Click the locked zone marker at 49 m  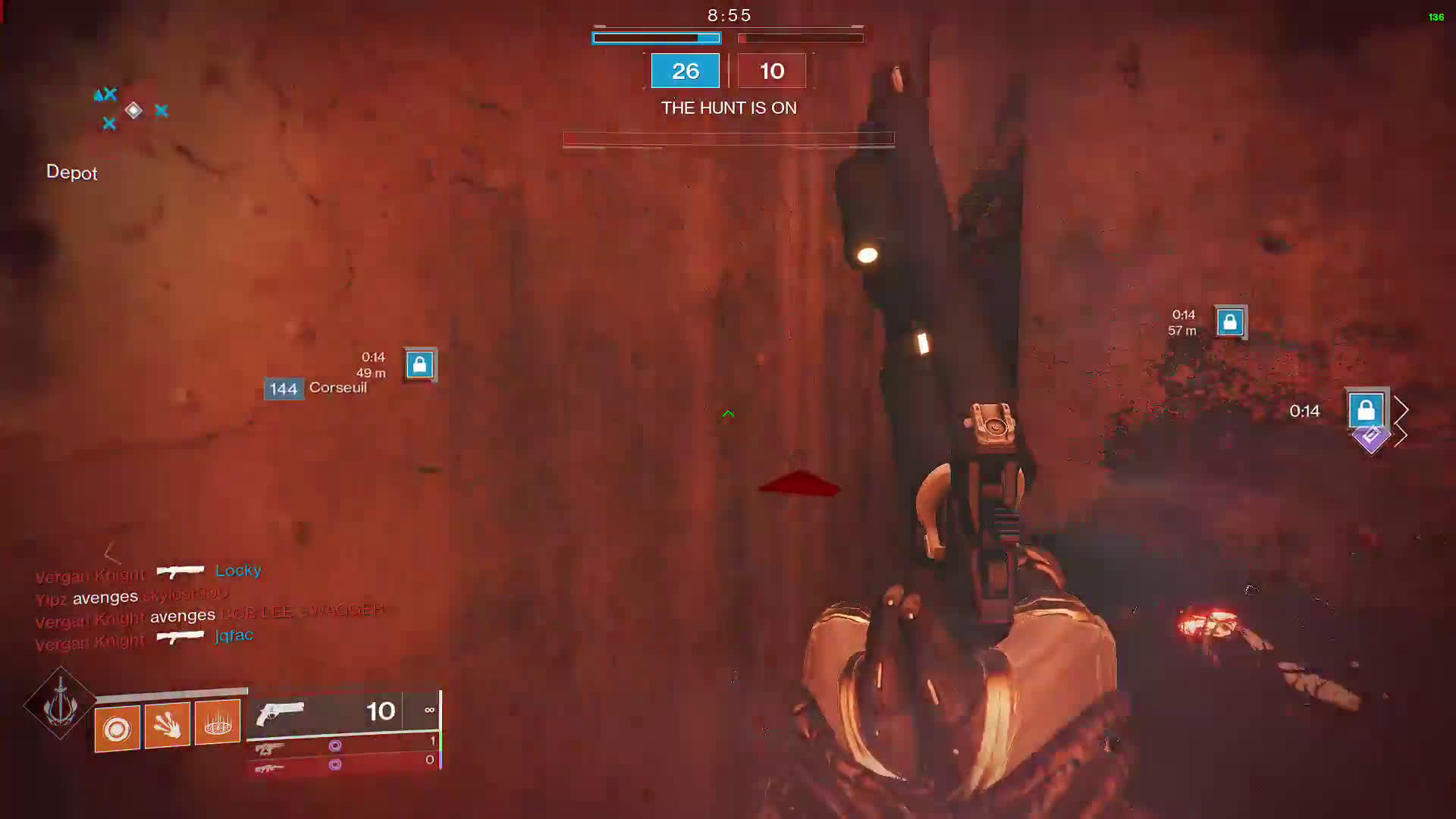pos(419,365)
